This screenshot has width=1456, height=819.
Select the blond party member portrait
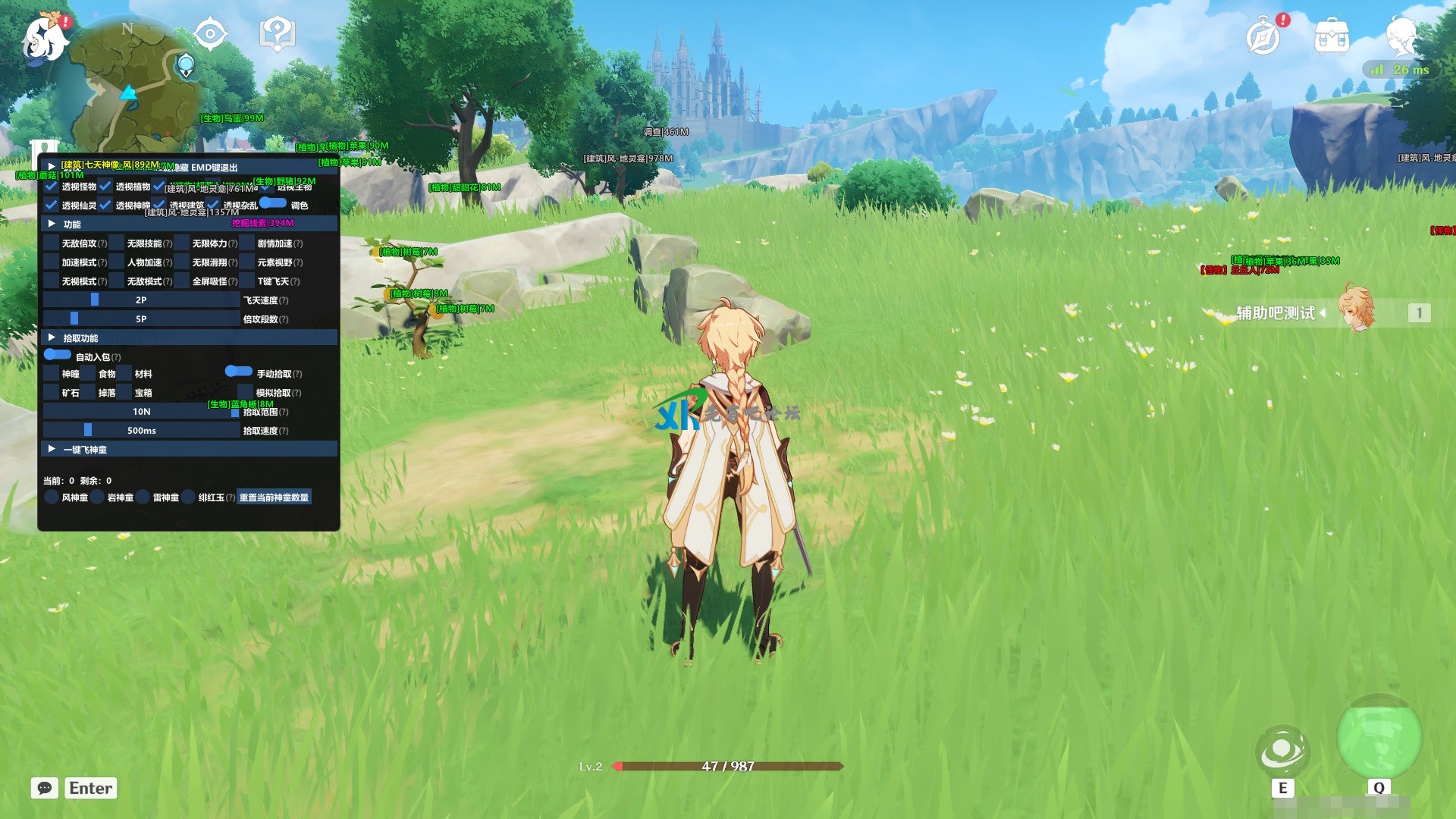pyautogui.click(x=1355, y=308)
